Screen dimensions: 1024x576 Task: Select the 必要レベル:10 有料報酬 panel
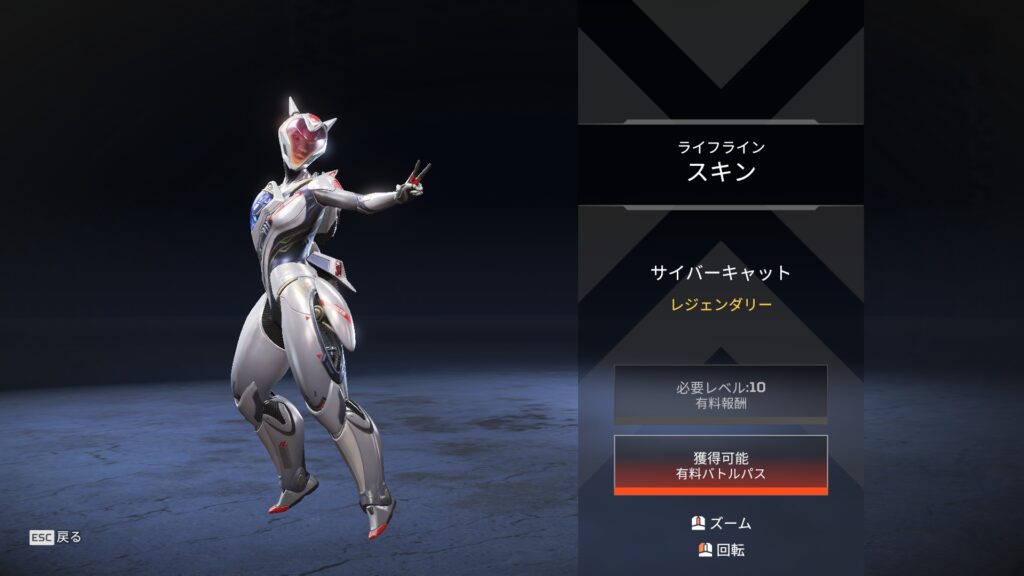(x=720, y=393)
